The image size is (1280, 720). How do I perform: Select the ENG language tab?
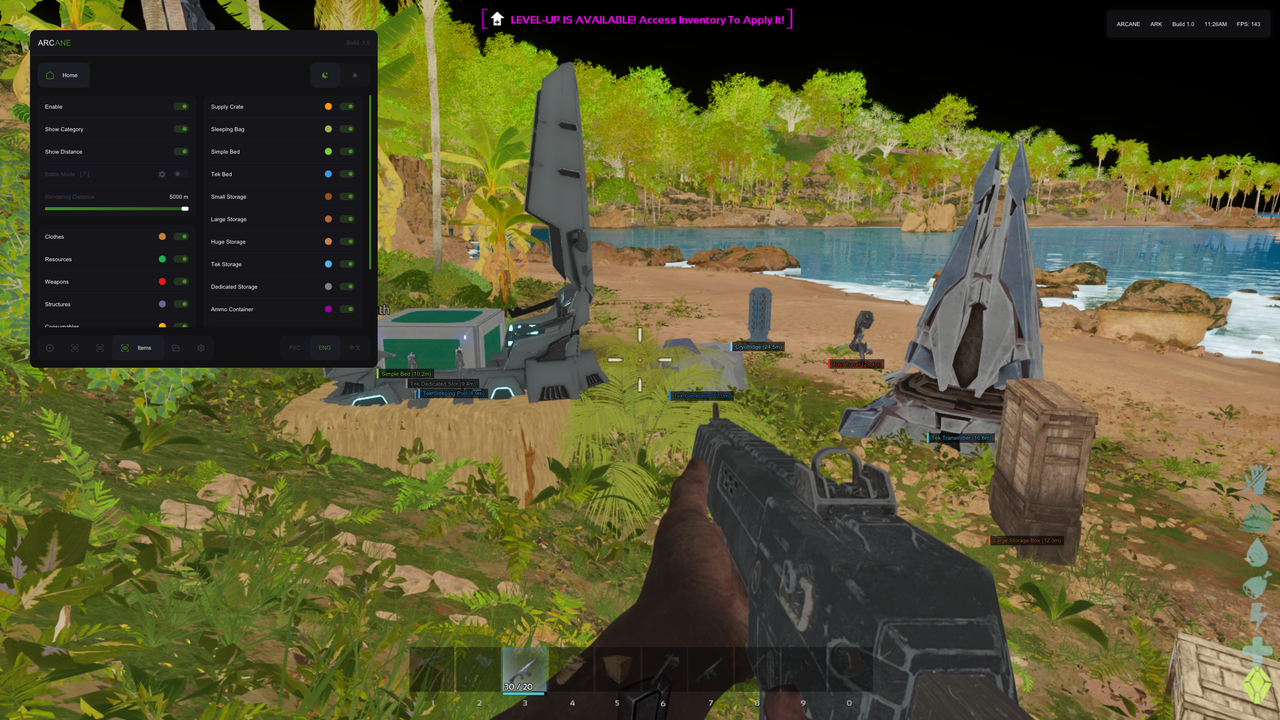click(324, 348)
